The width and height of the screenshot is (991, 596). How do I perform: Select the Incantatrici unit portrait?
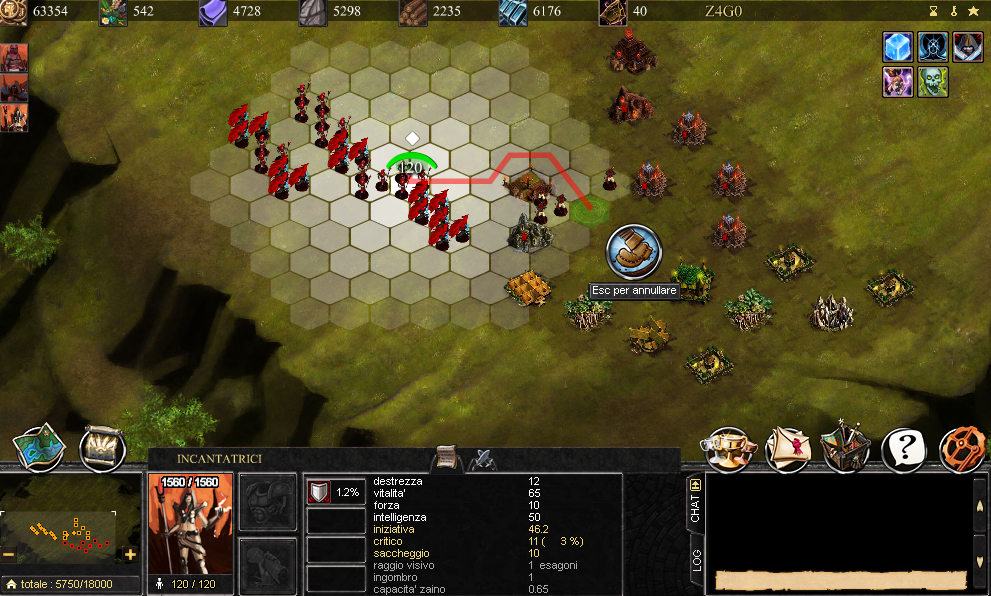coord(190,525)
